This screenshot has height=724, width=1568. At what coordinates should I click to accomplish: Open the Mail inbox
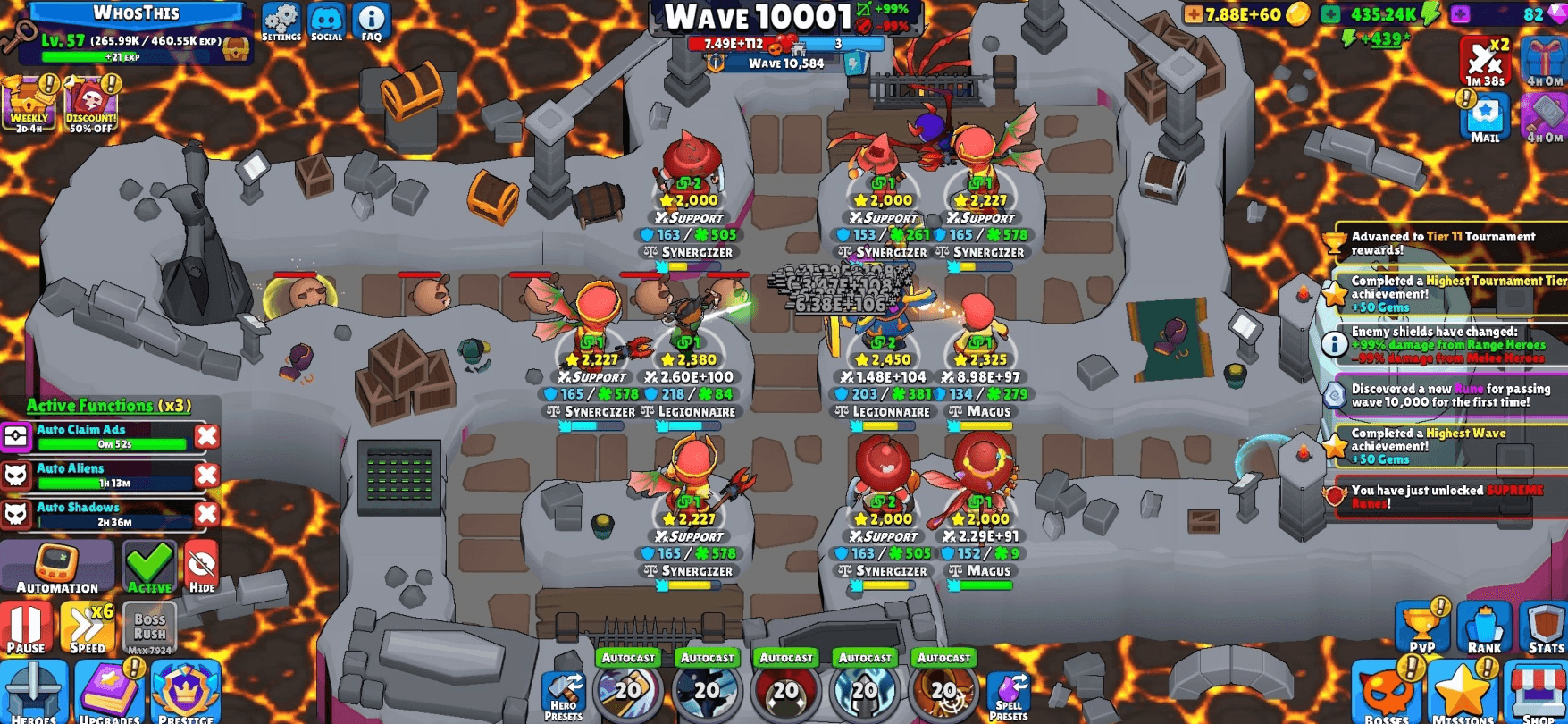pos(1486,116)
